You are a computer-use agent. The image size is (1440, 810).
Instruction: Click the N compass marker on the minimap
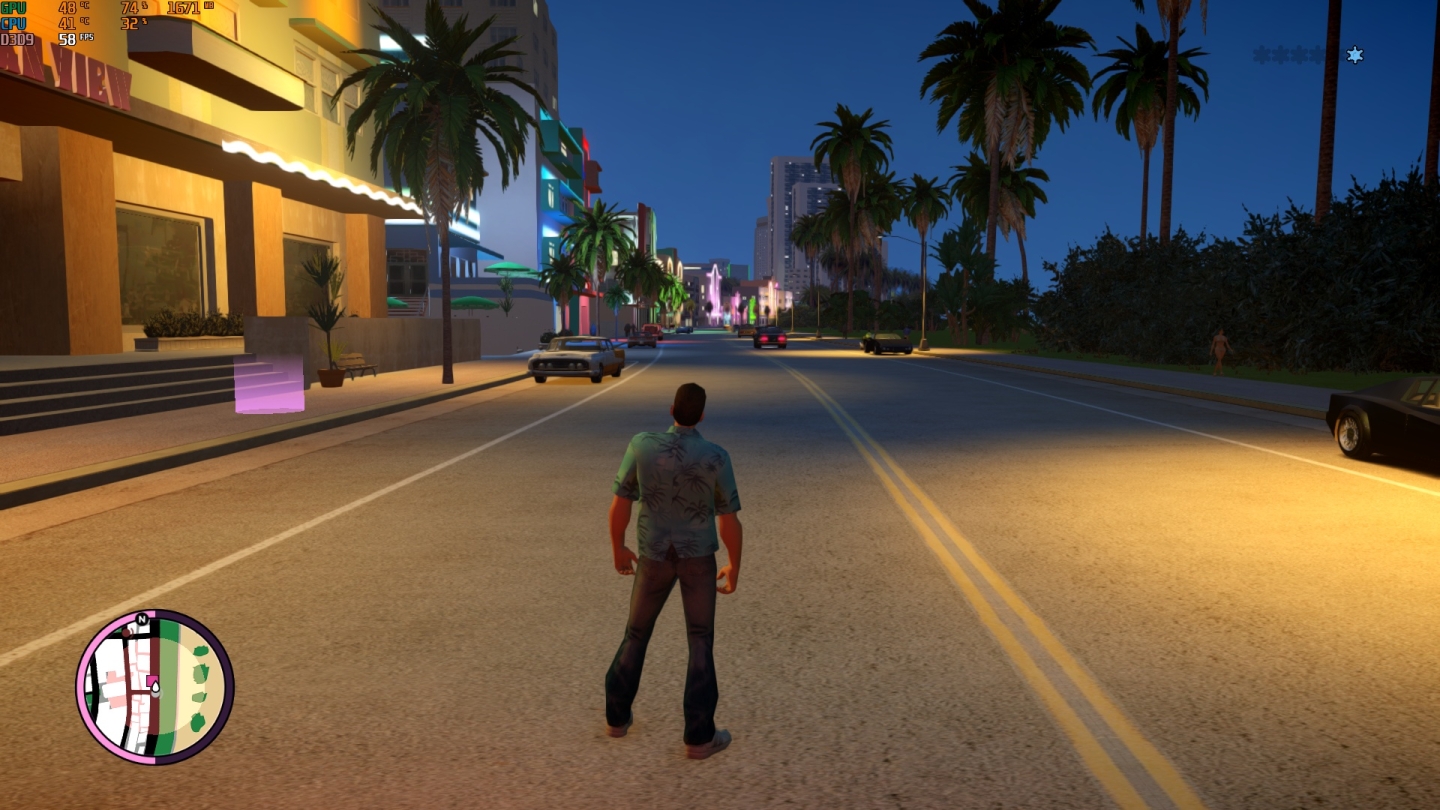point(142,619)
